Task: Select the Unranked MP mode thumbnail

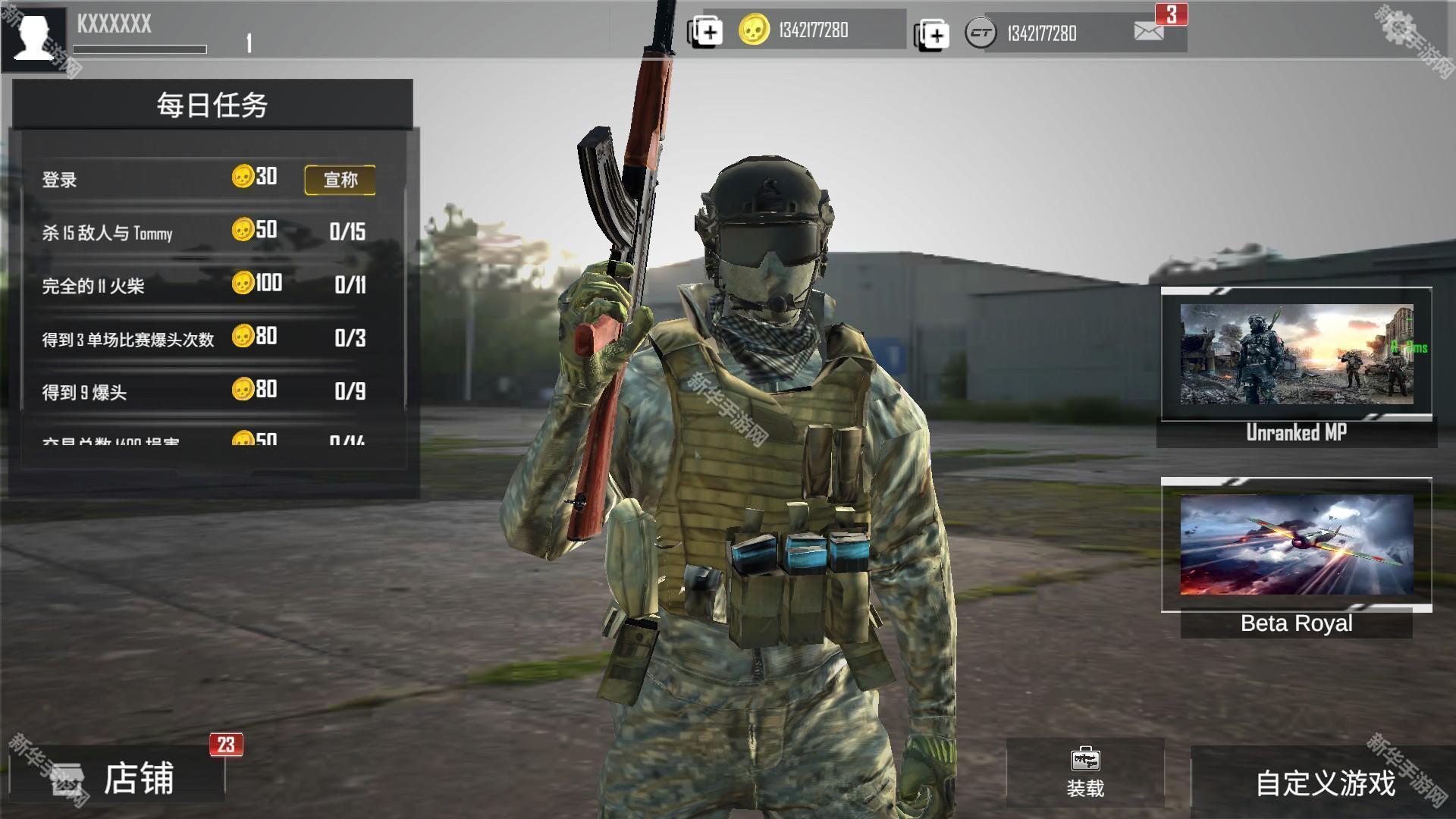Action: pyautogui.click(x=1296, y=355)
